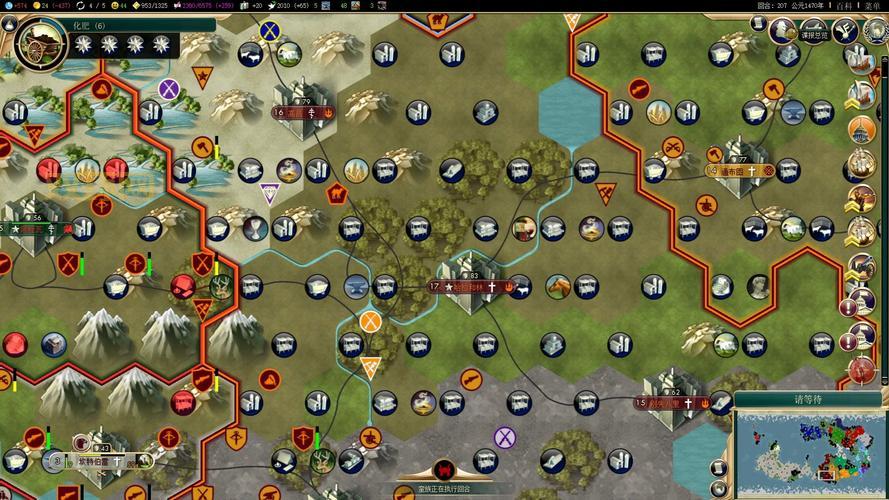
Task: Click the 谍报总览 espionage overview button
Action: click(813, 34)
